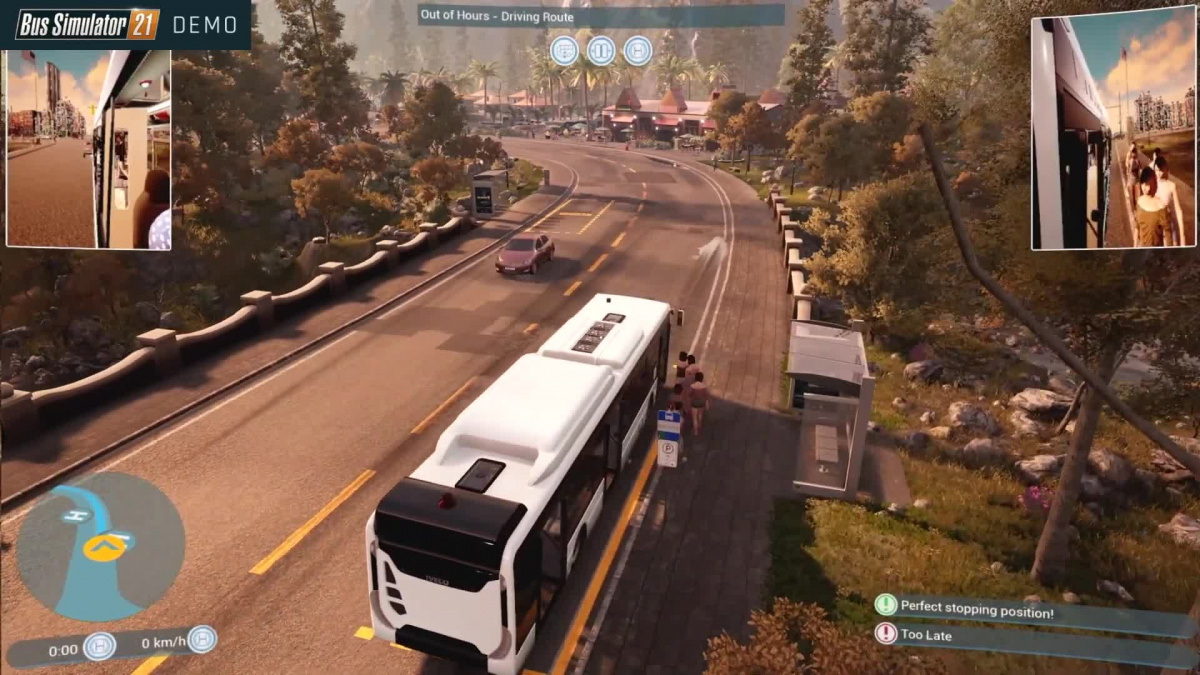Enlarge the left side mirror camera view

(88, 149)
